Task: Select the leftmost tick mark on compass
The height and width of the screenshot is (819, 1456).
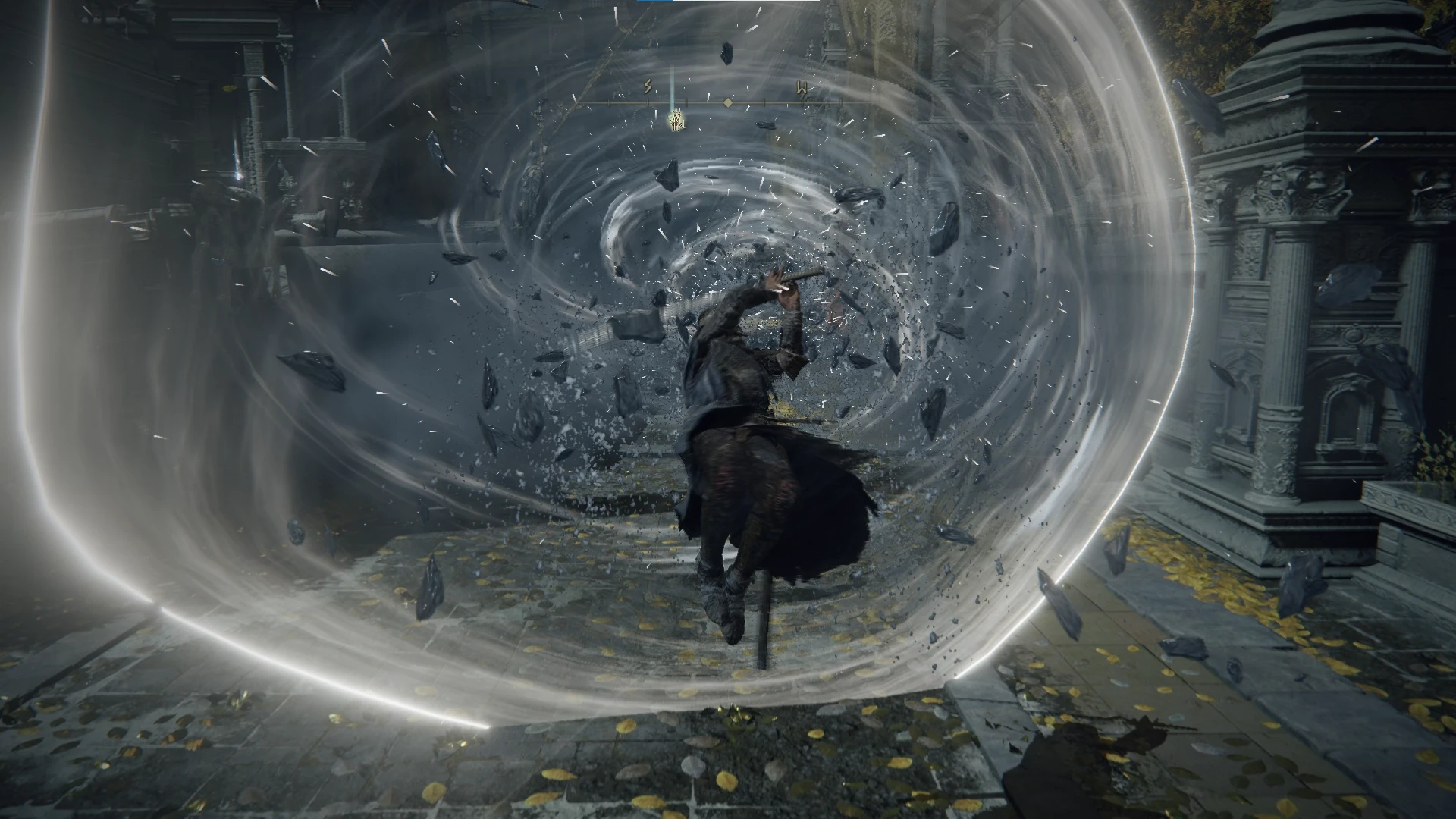Action: tap(609, 102)
